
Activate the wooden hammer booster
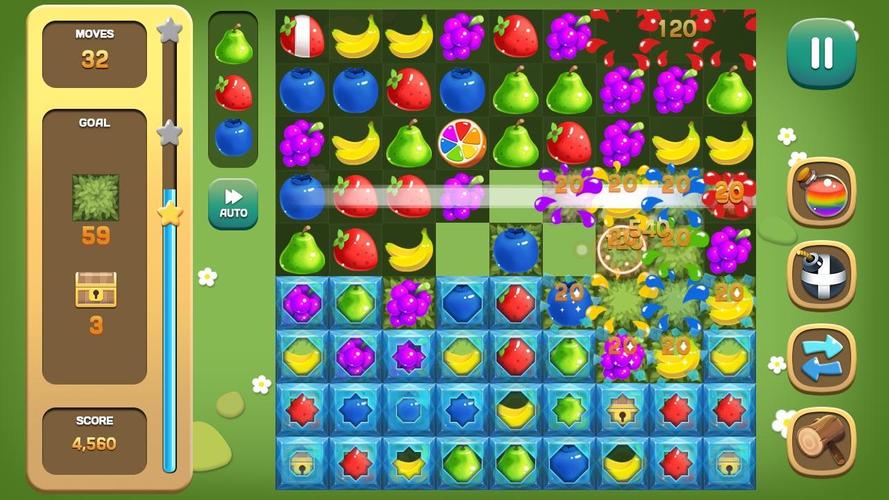[x=822, y=440]
